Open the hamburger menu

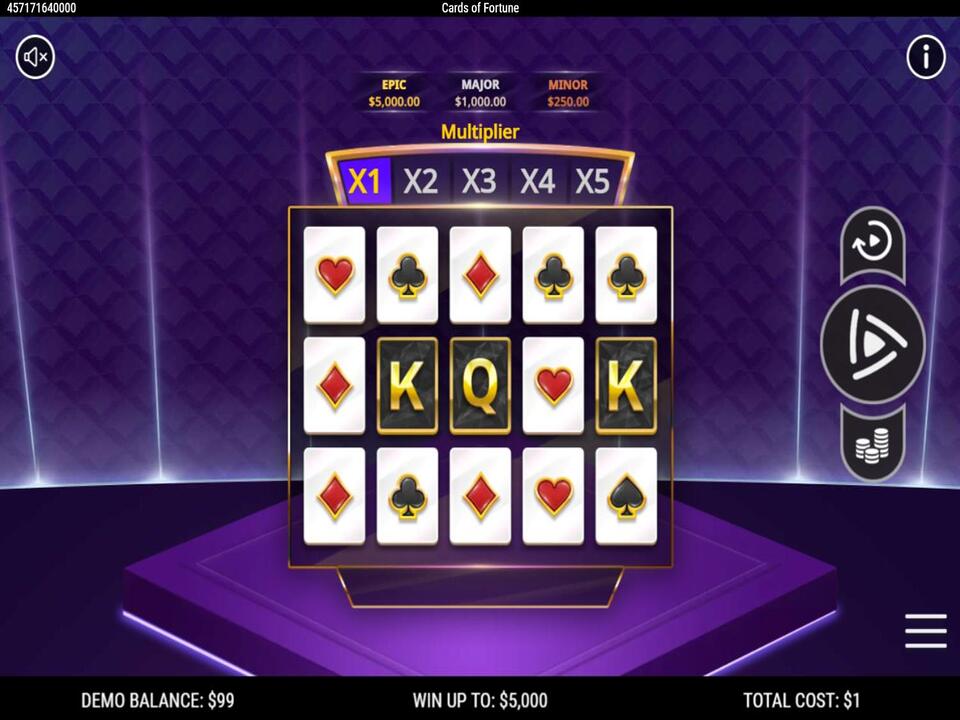[x=925, y=631]
